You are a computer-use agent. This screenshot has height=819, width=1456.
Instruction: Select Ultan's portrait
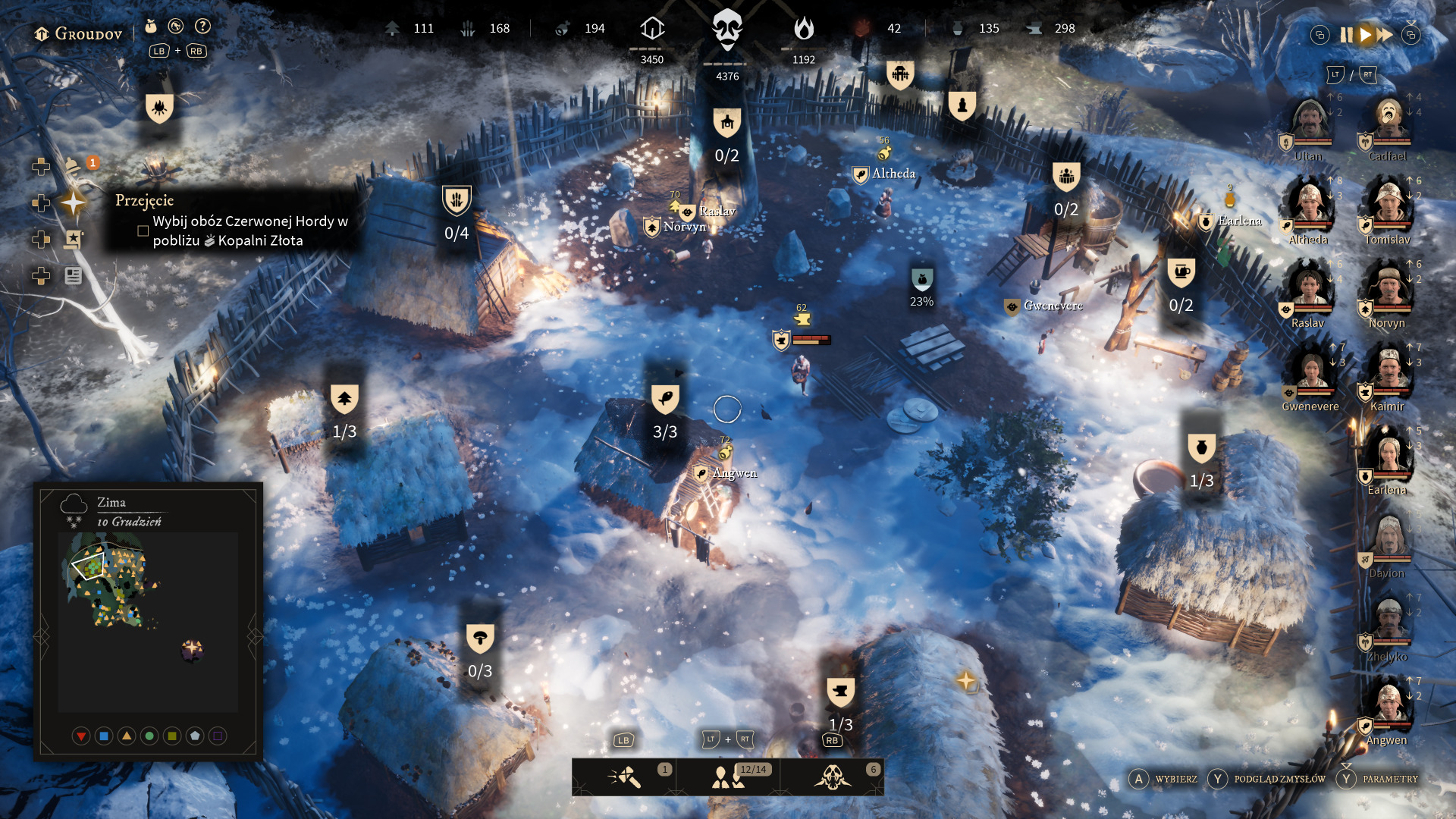tap(1309, 121)
